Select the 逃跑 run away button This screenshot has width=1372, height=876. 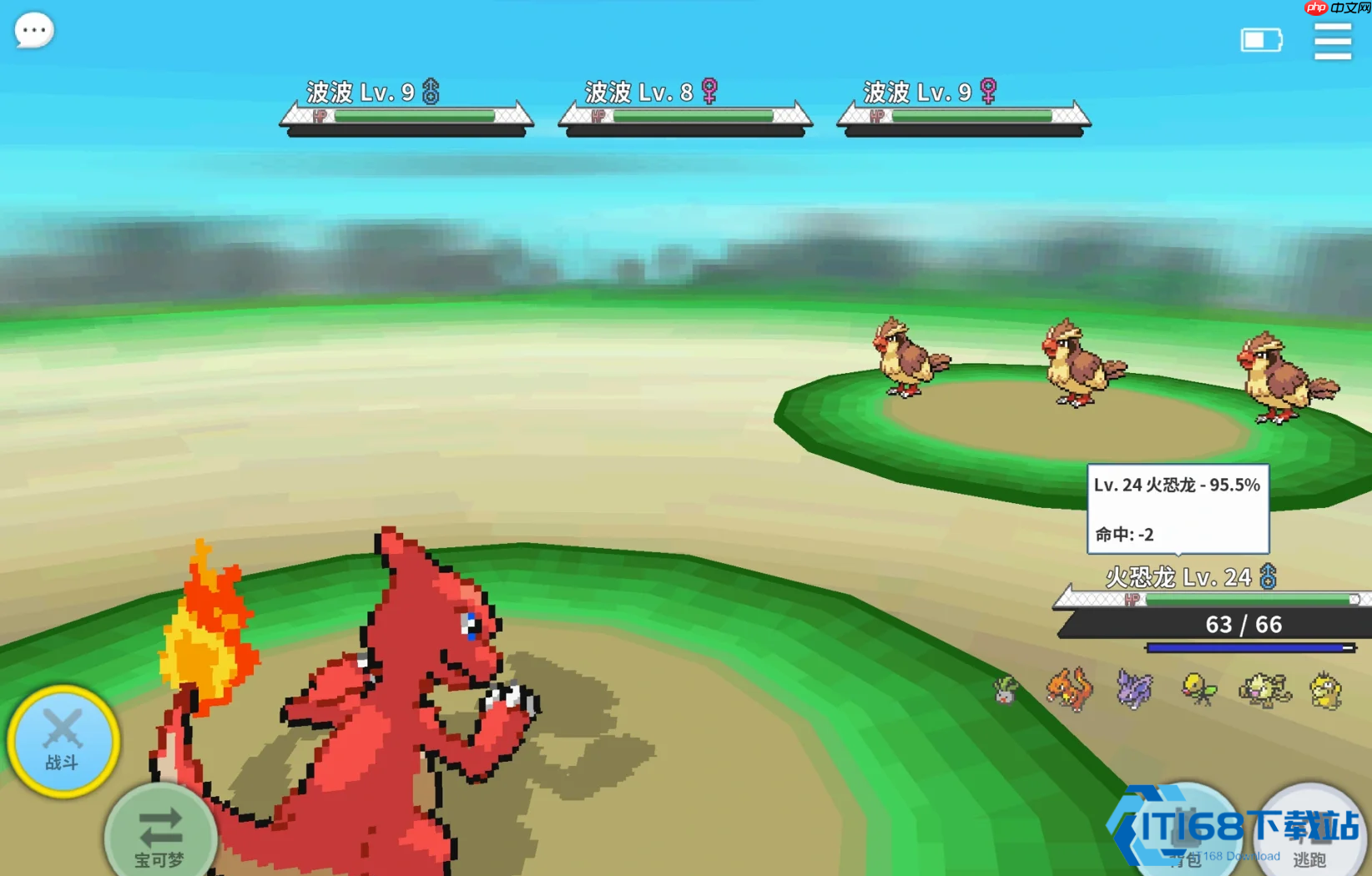click(1310, 834)
